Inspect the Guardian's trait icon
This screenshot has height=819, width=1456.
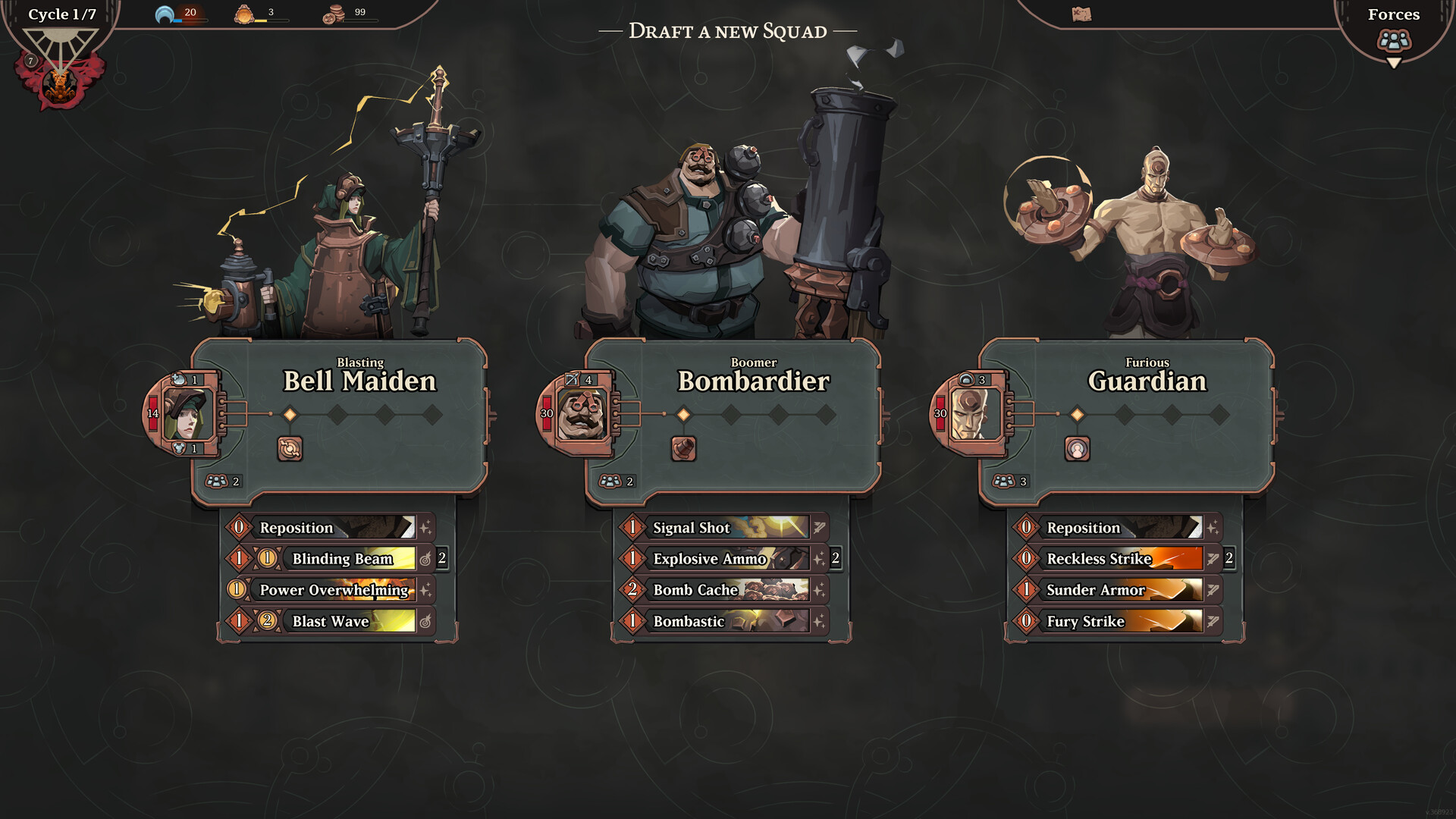point(1077,449)
